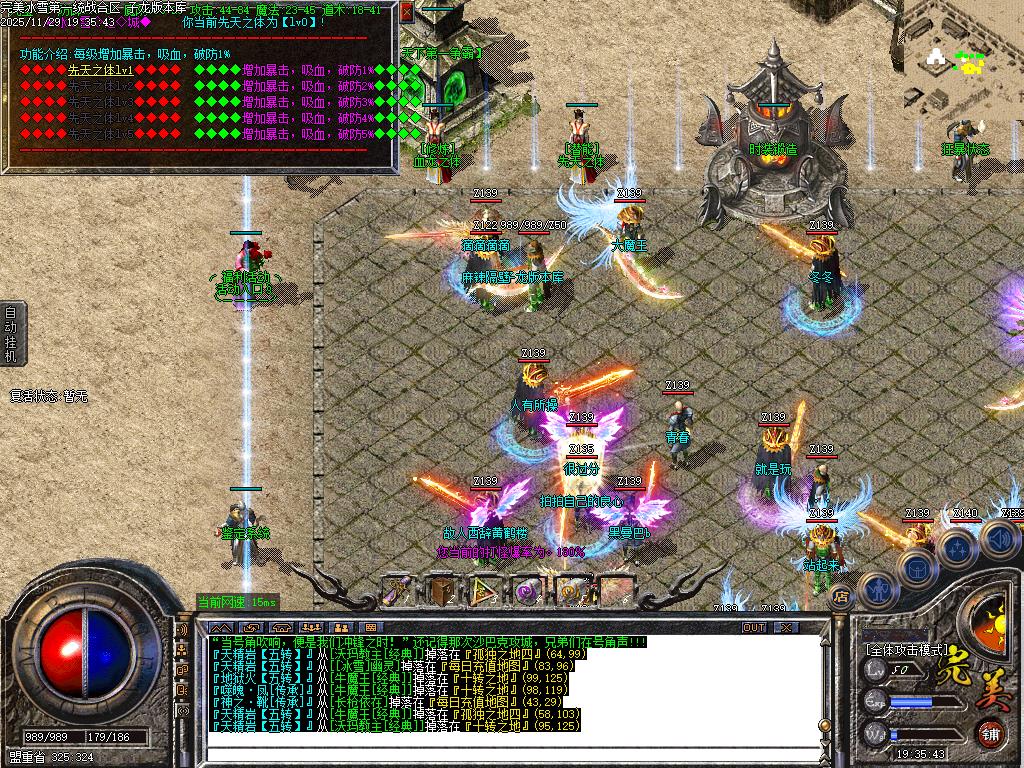
Task: Select the purple swirl item in hotbar
Action: tap(529, 590)
